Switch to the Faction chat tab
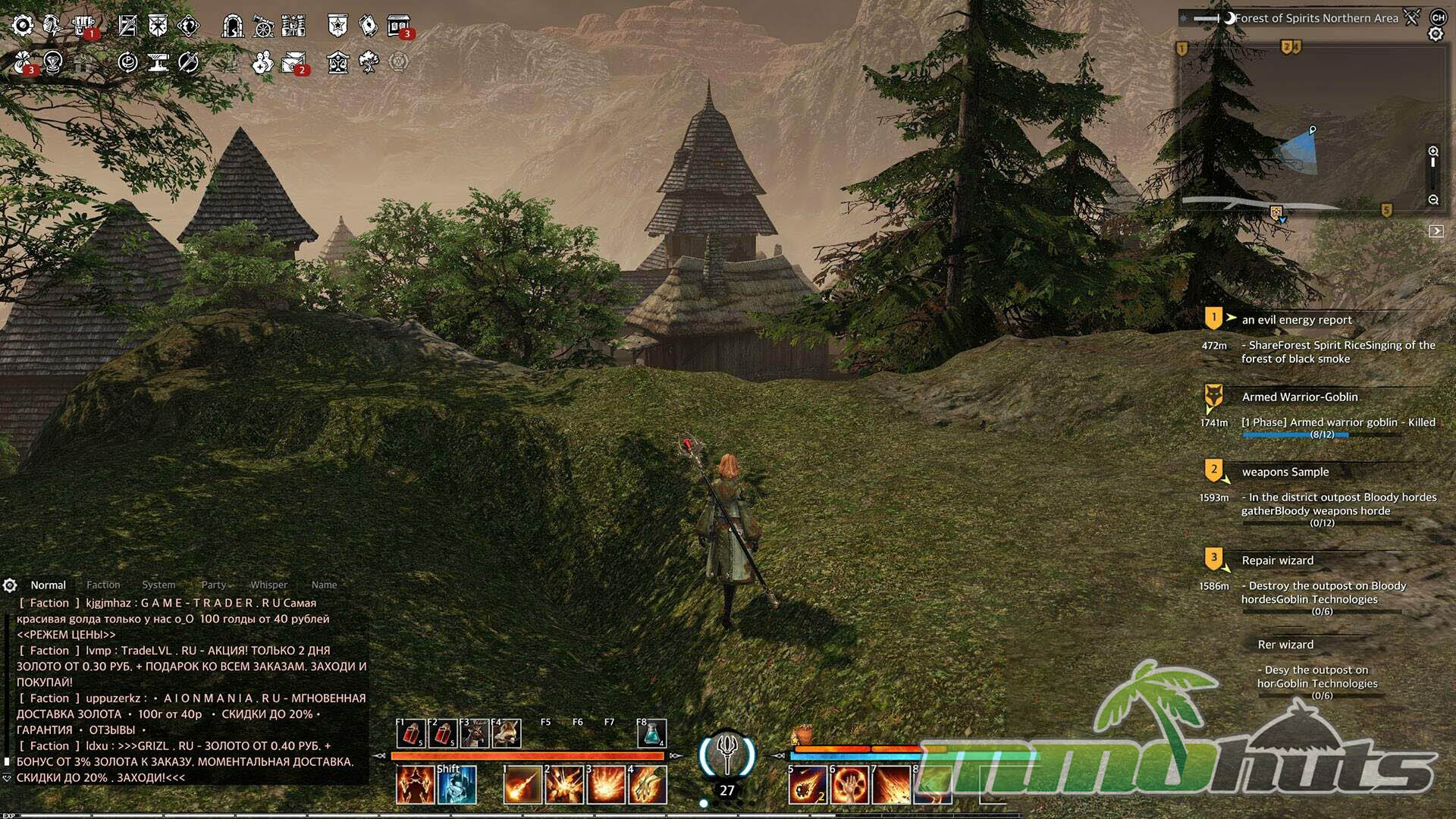 103,585
